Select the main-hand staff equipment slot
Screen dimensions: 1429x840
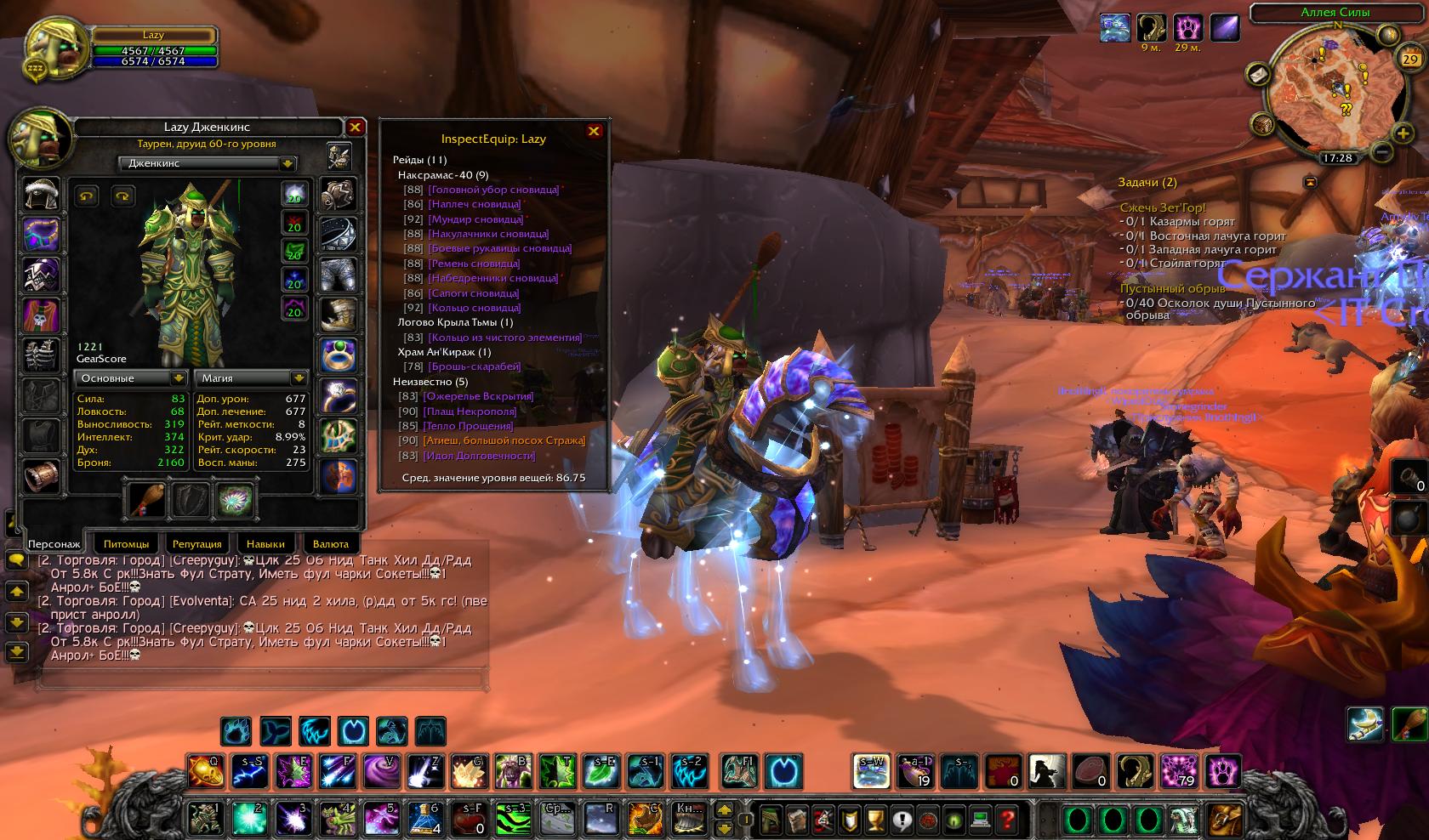tap(145, 500)
